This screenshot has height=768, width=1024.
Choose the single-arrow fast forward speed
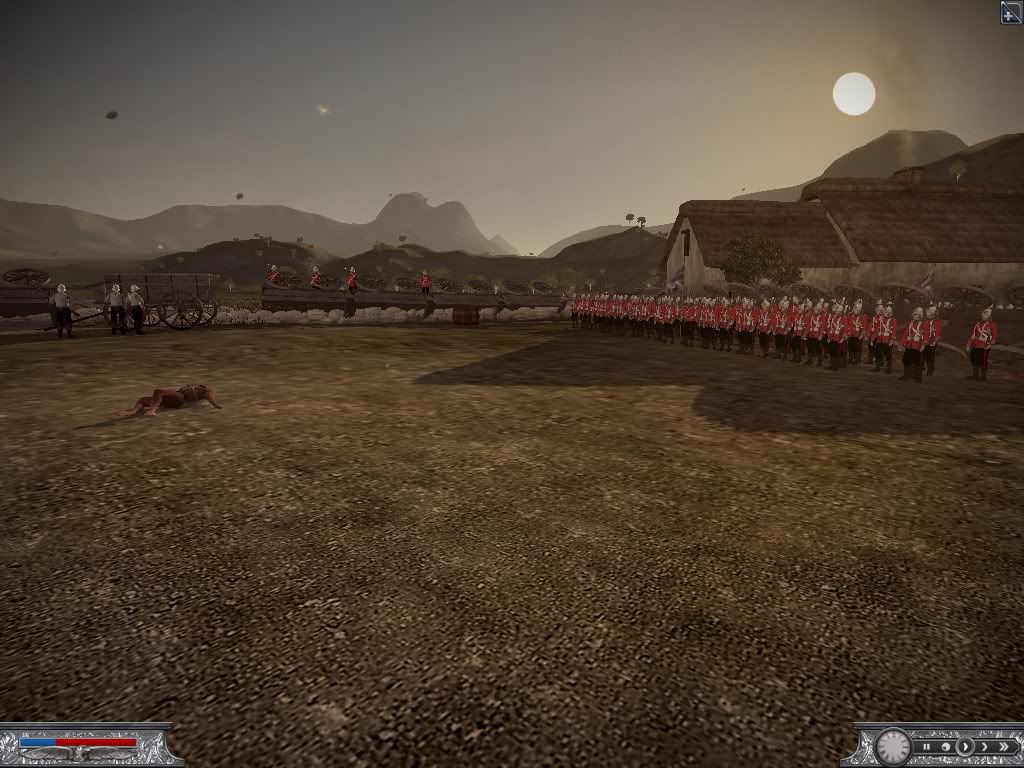983,746
